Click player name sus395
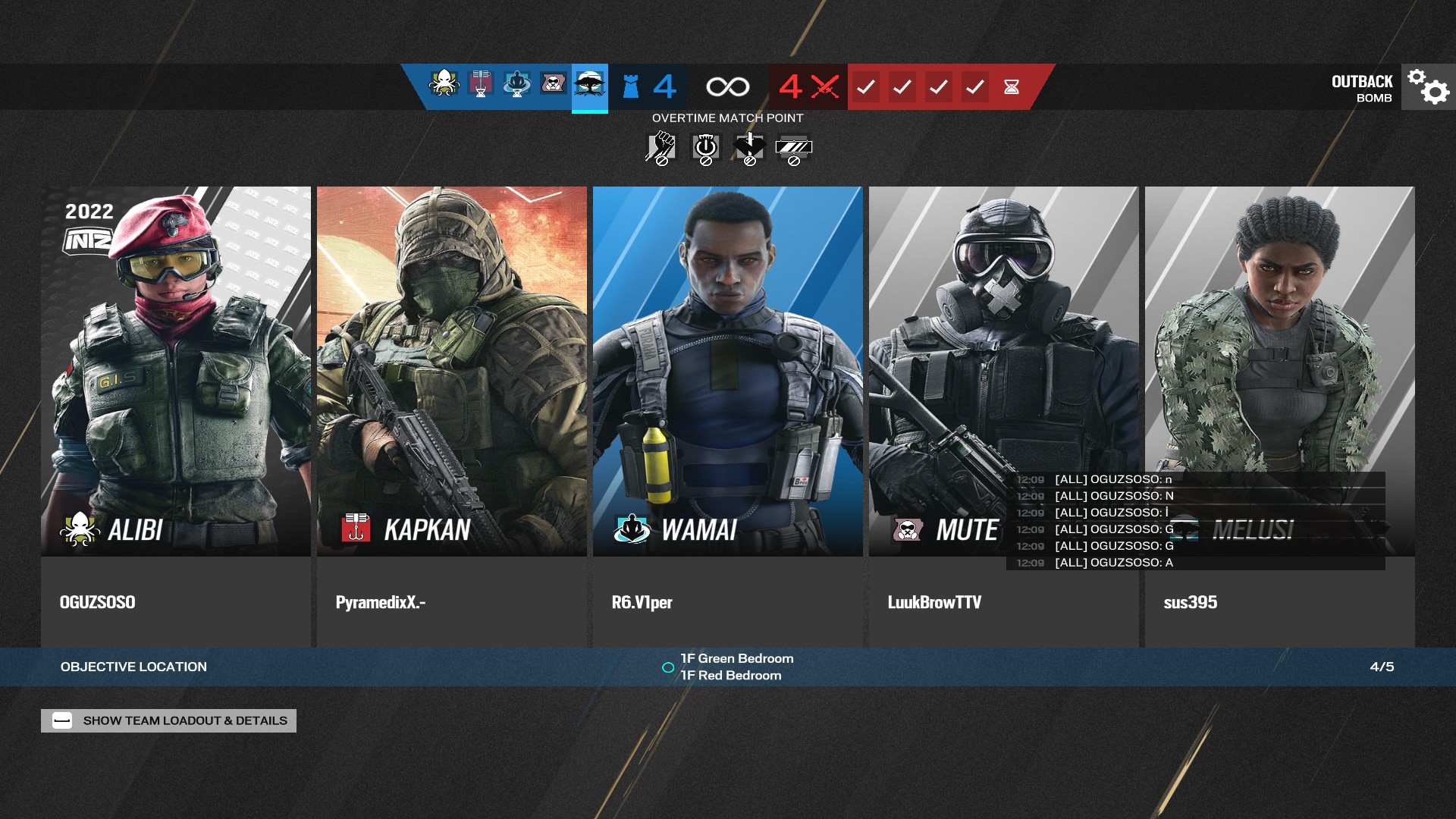 (x=1191, y=602)
